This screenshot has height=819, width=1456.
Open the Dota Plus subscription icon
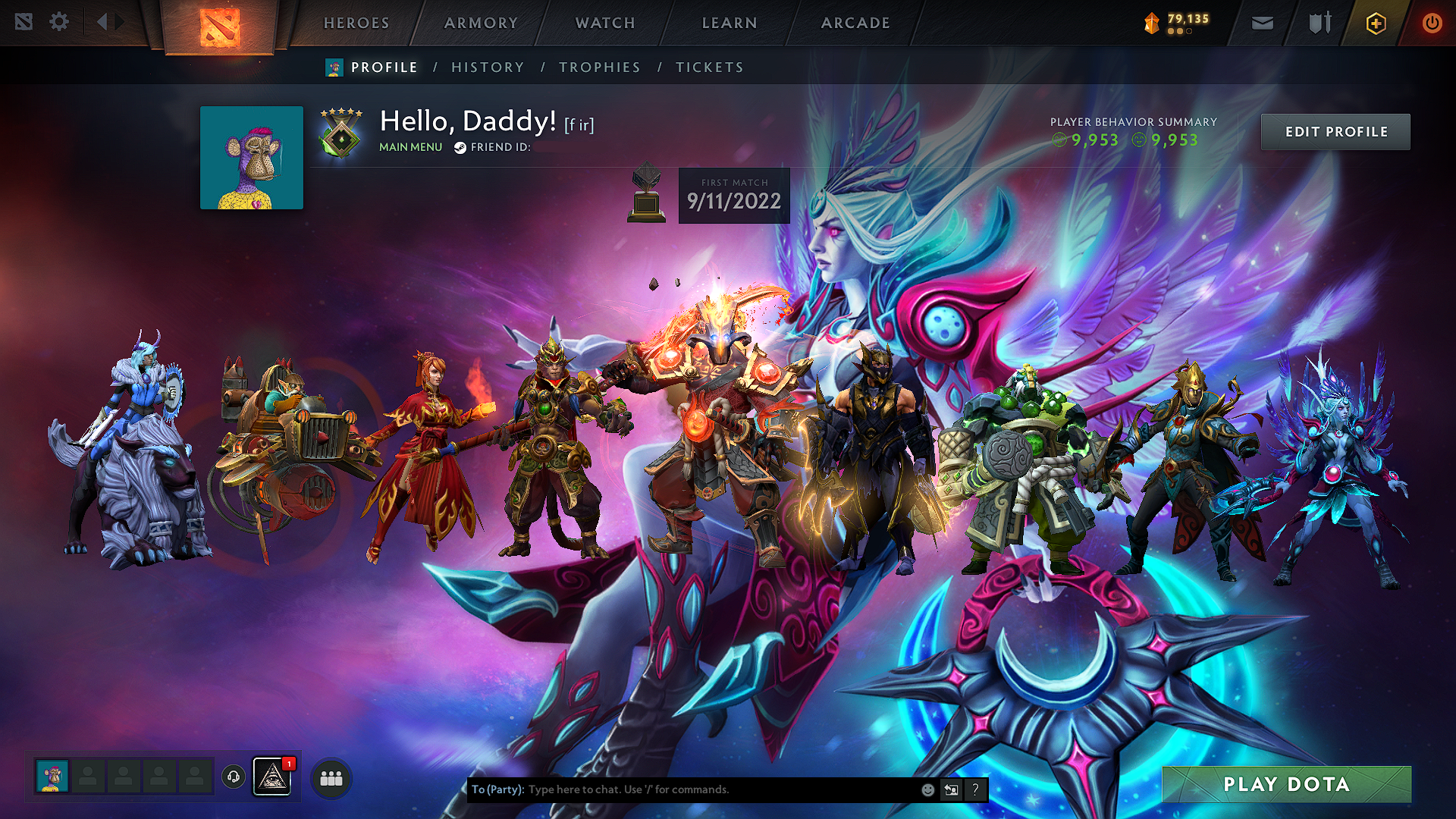click(1376, 23)
